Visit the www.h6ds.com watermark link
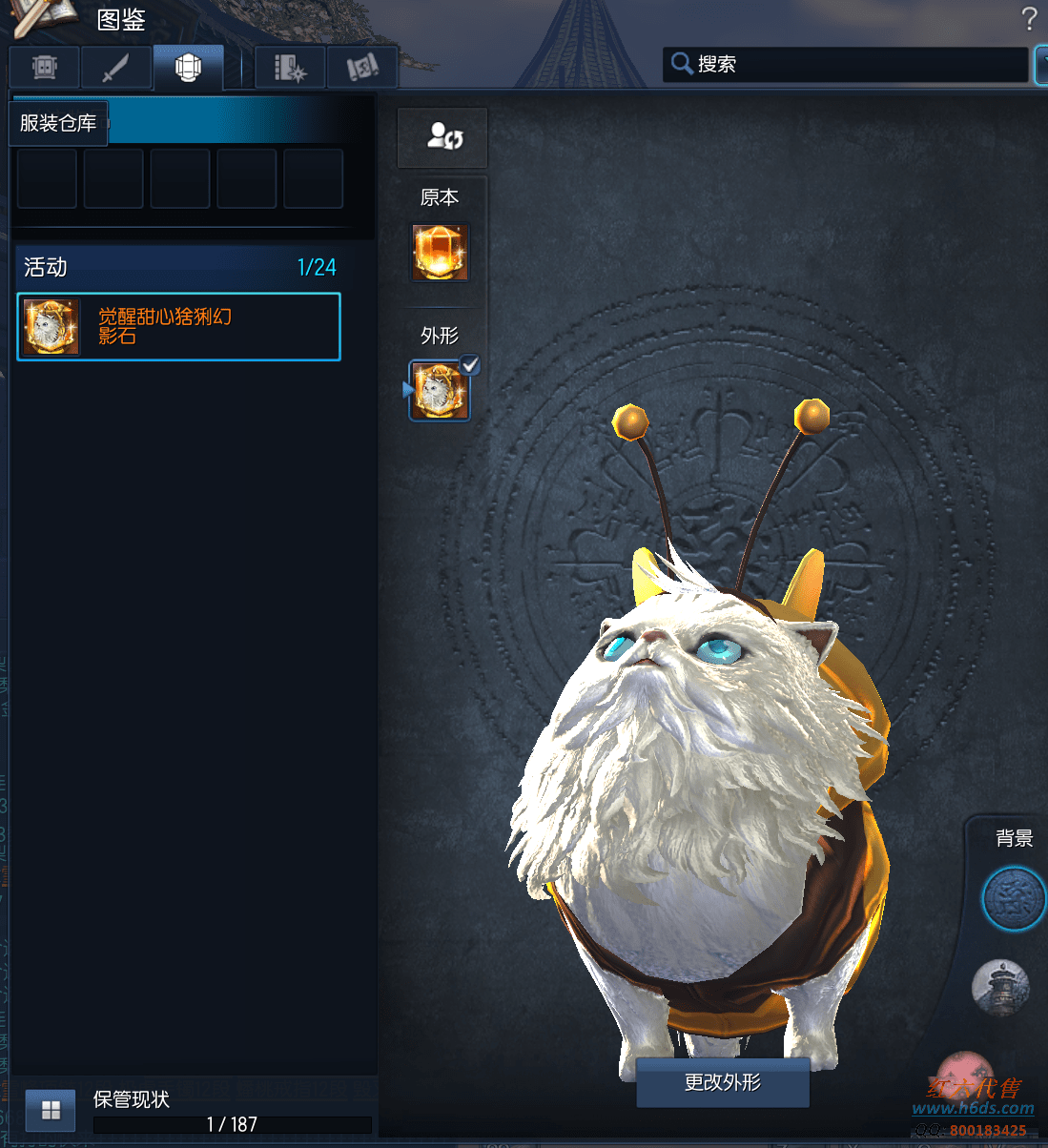1048x1148 pixels. tap(973, 1108)
